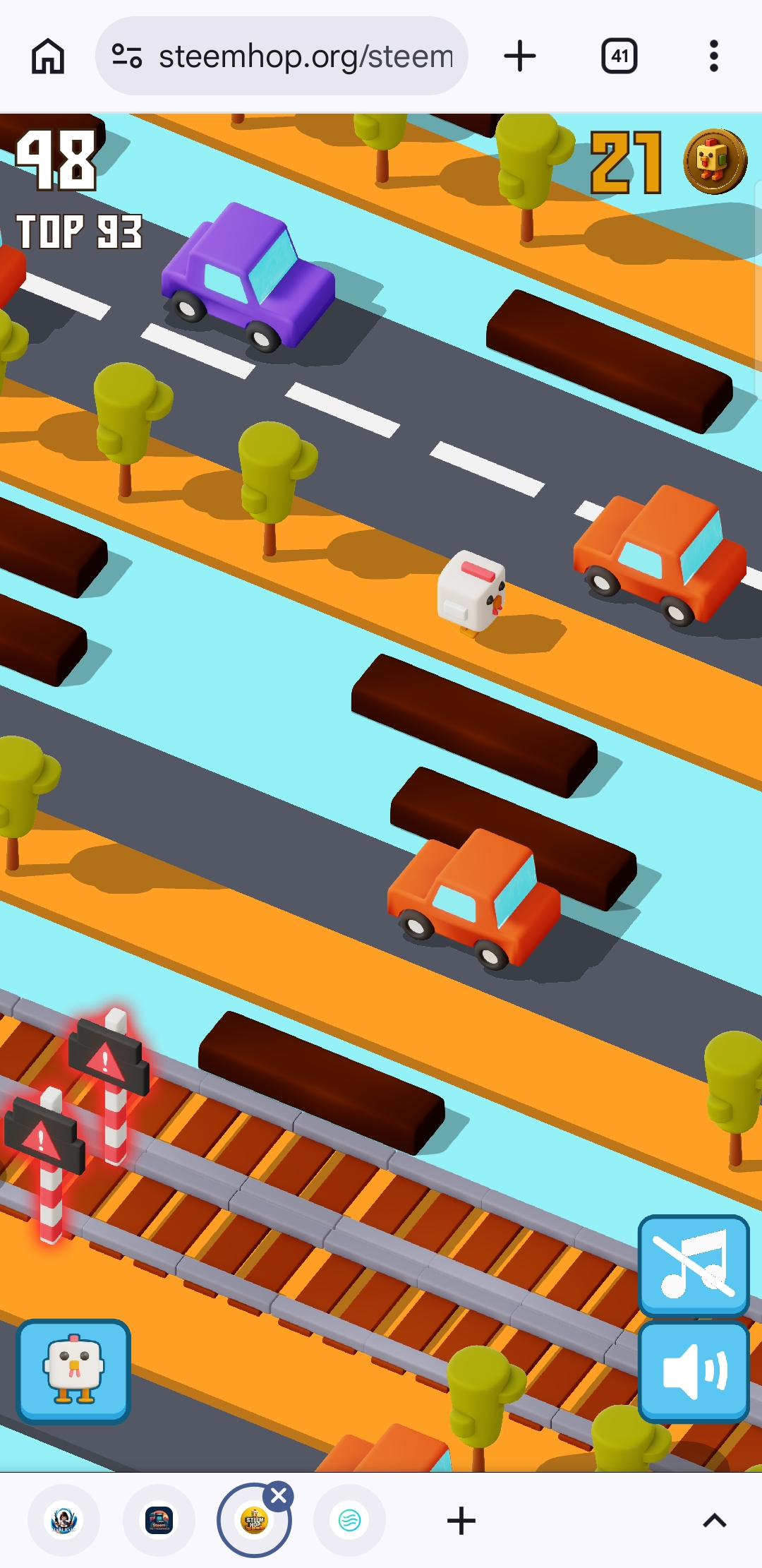This screenshot has width=762, height=1568.
Task: Open the chicken character select button
Action: point(73,1370)
